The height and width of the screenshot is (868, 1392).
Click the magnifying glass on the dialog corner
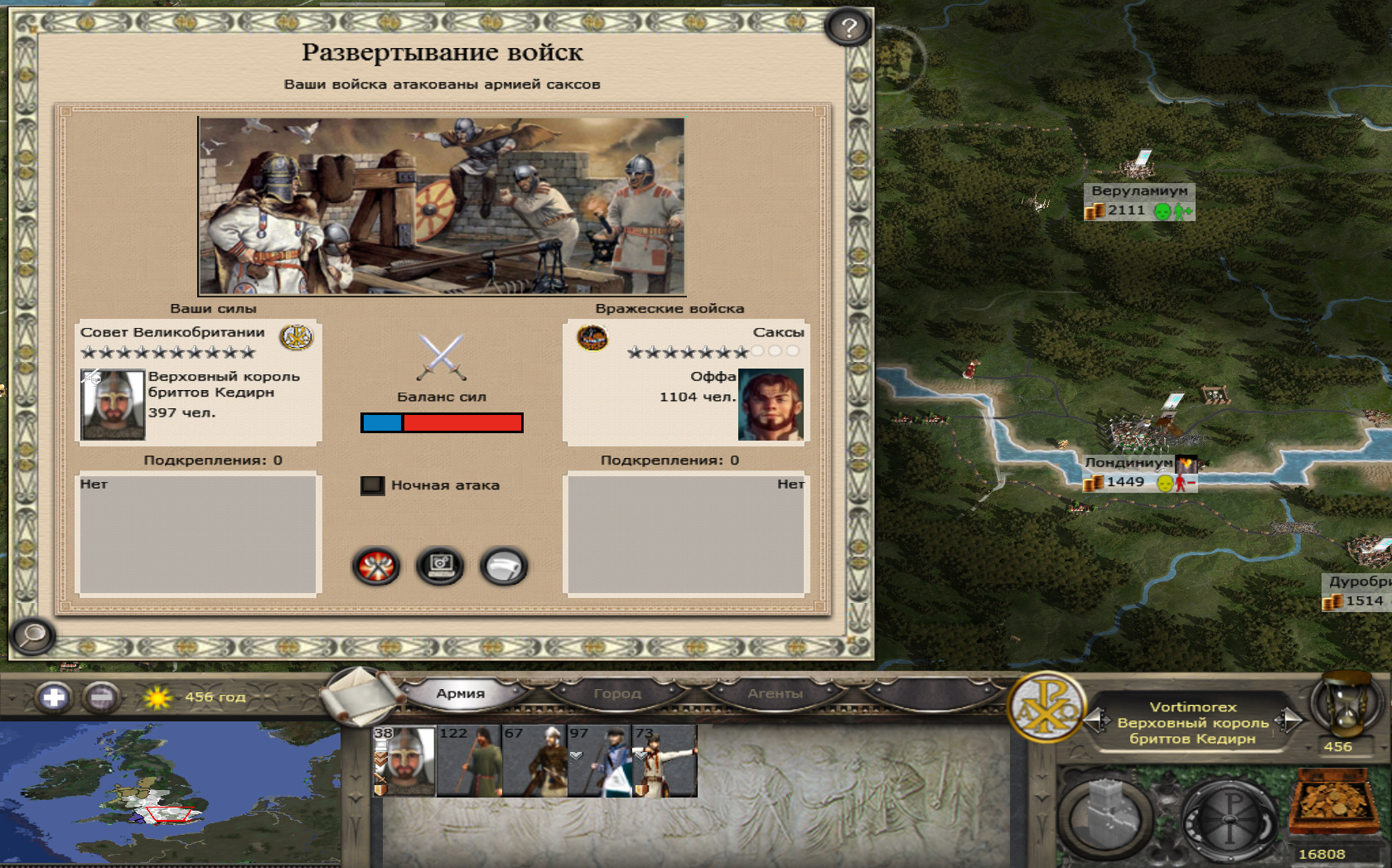[33, 636]
